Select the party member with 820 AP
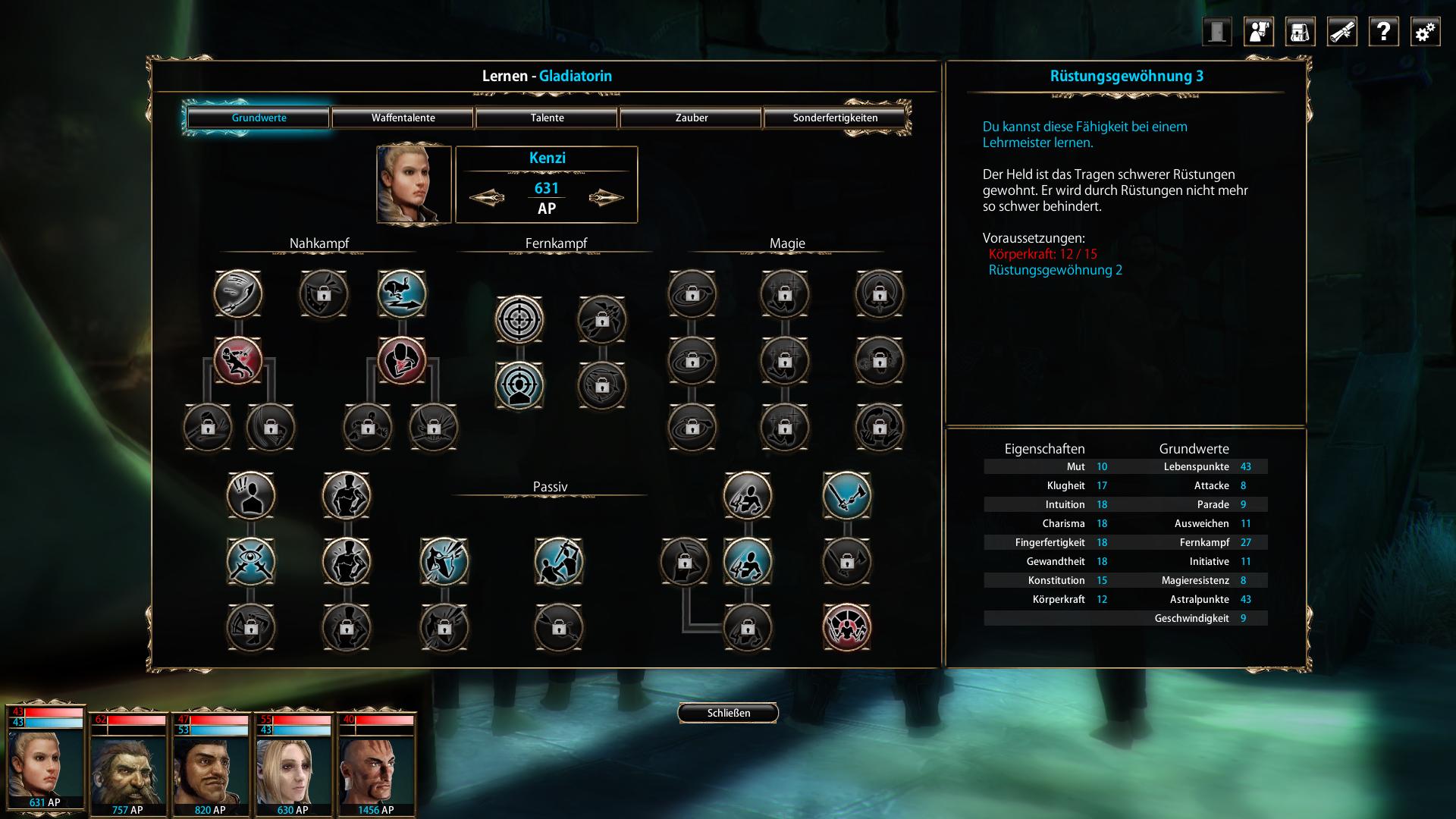 tap(210, 766)
